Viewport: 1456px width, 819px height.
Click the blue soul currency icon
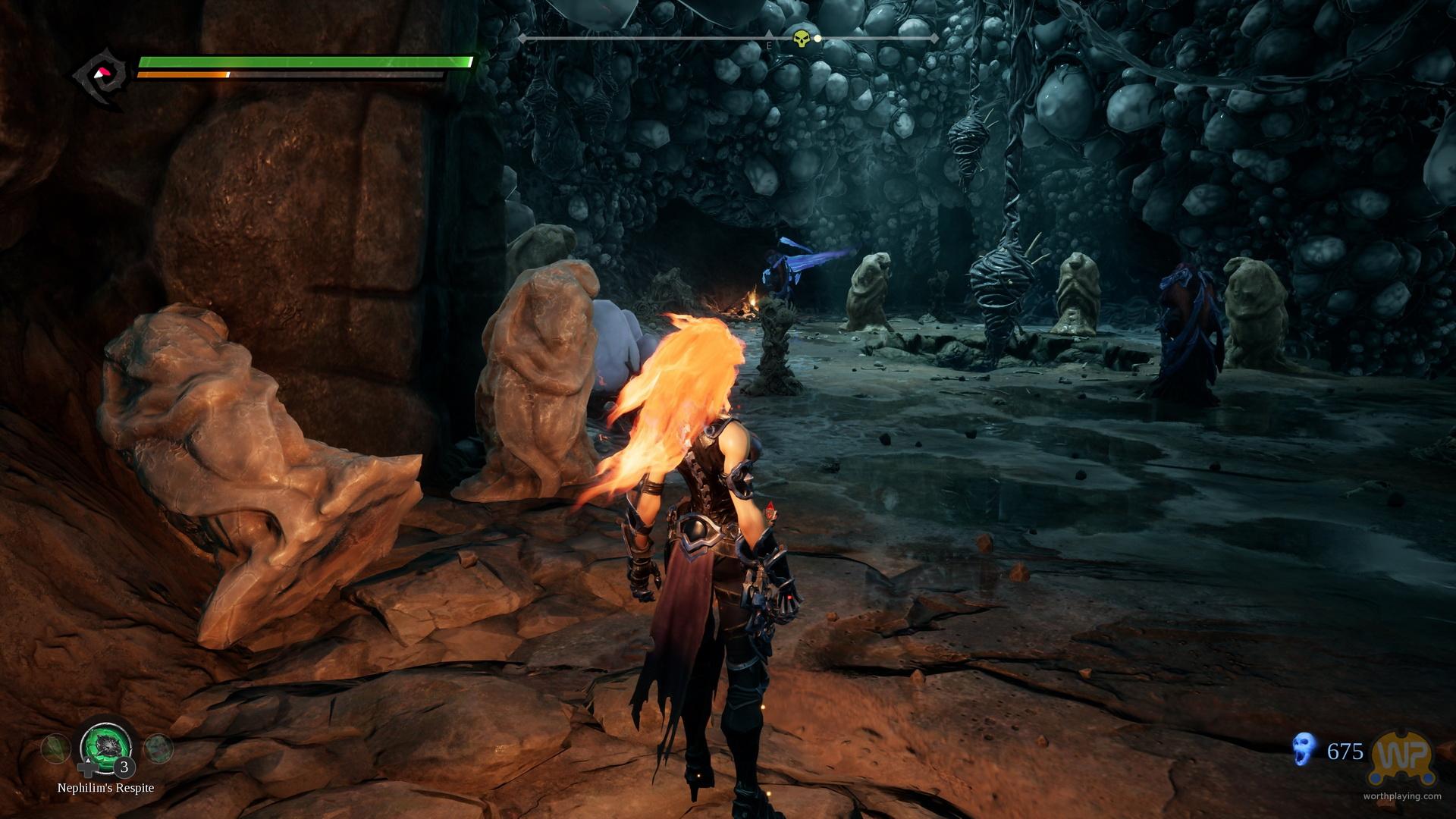point(1304,749)
